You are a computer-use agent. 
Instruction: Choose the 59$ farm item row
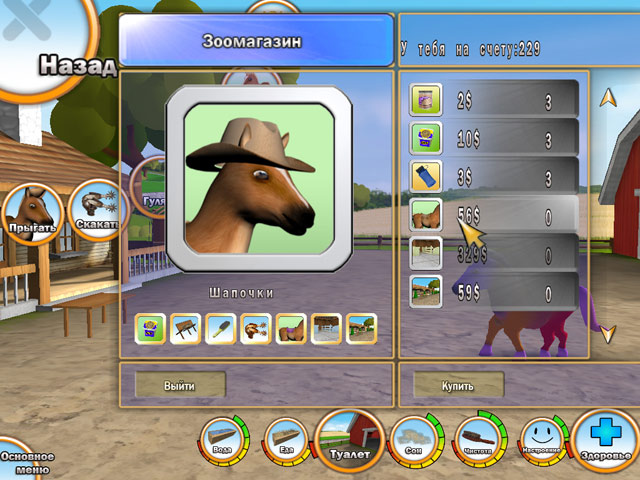pyautogui.click(x=495, y=293)
